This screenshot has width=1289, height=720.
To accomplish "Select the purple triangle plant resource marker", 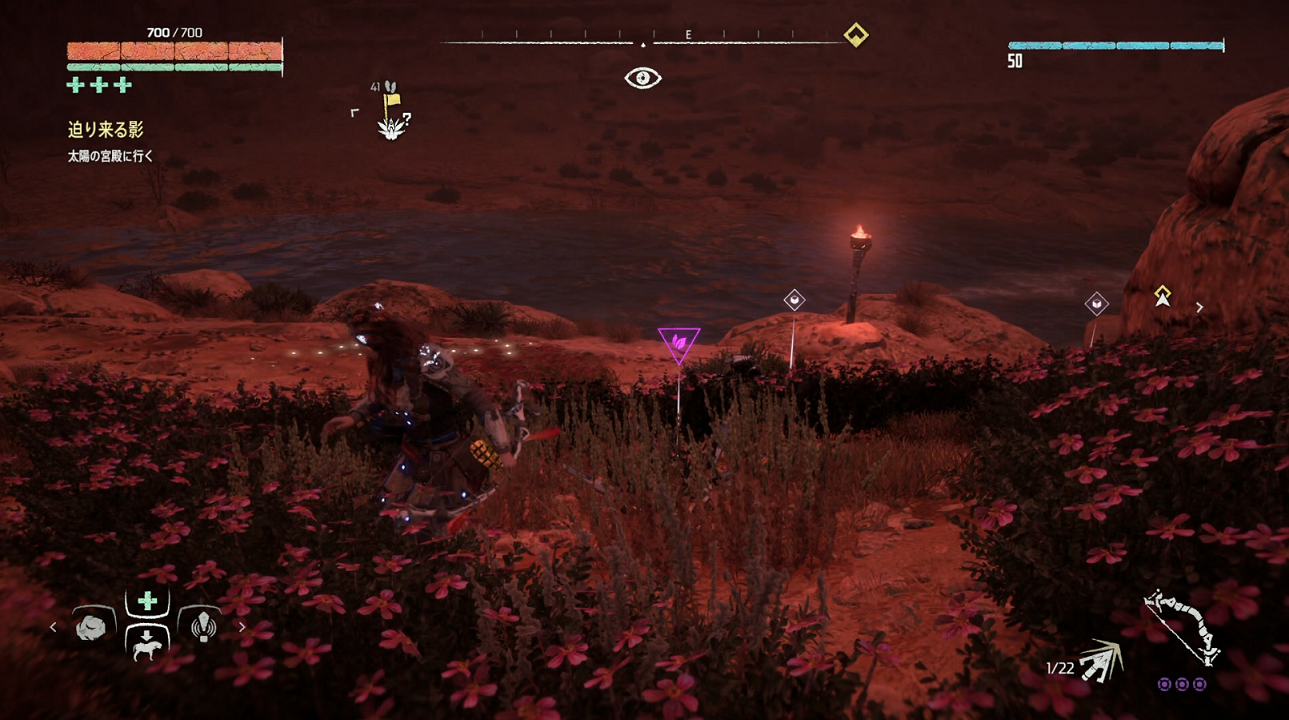I will (679, 343).
